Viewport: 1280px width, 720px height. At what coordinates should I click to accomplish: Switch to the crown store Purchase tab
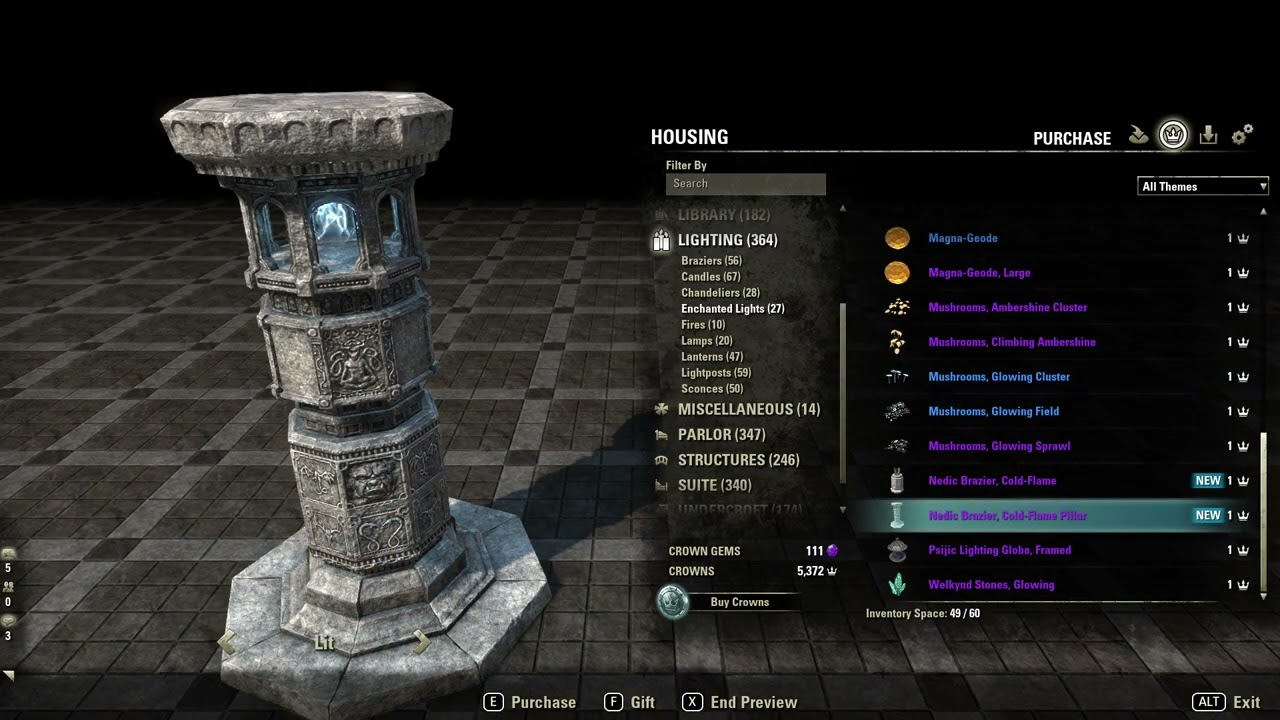point(1173,135)
